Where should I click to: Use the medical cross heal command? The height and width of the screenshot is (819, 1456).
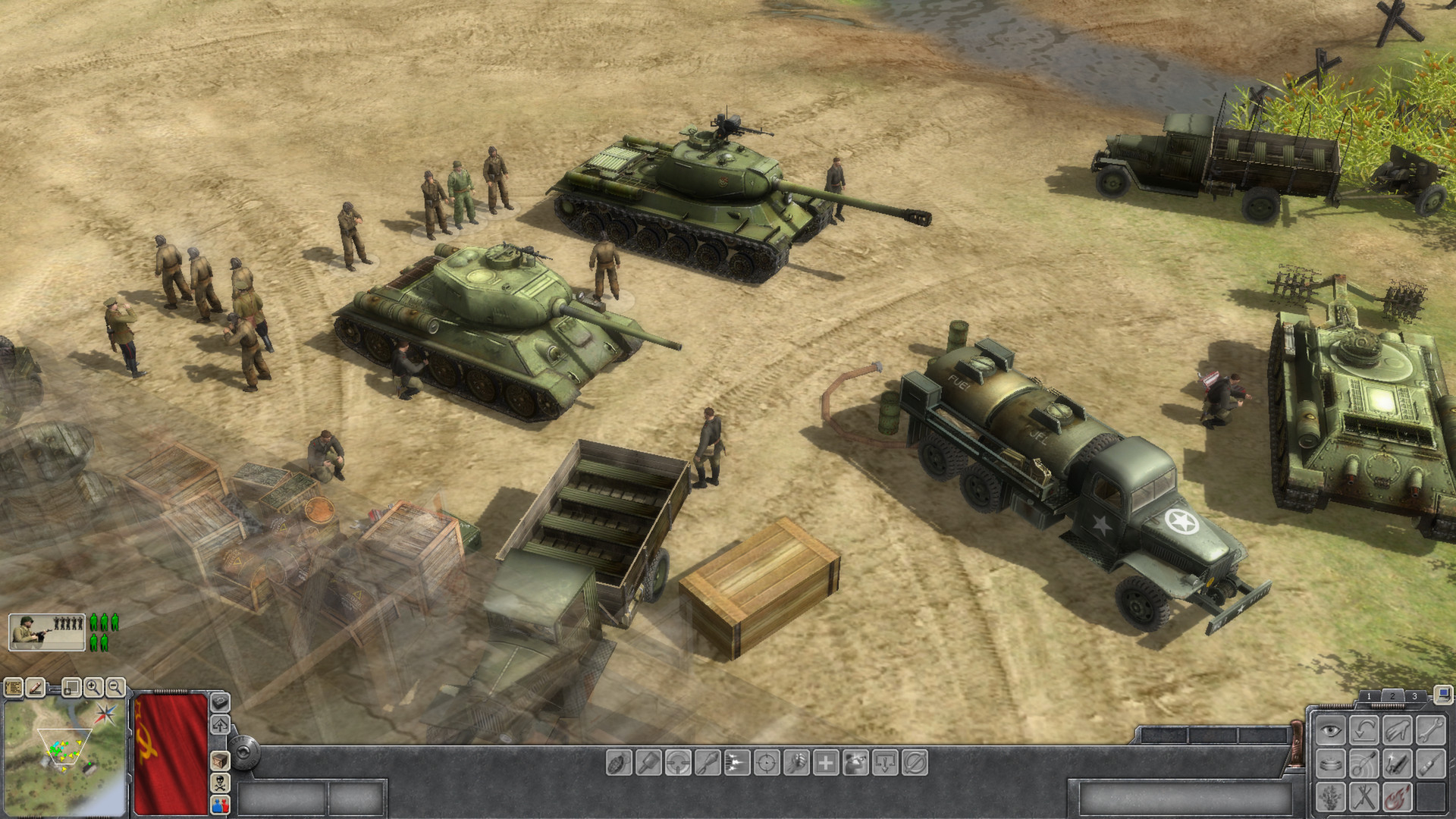tap(826, 763)
